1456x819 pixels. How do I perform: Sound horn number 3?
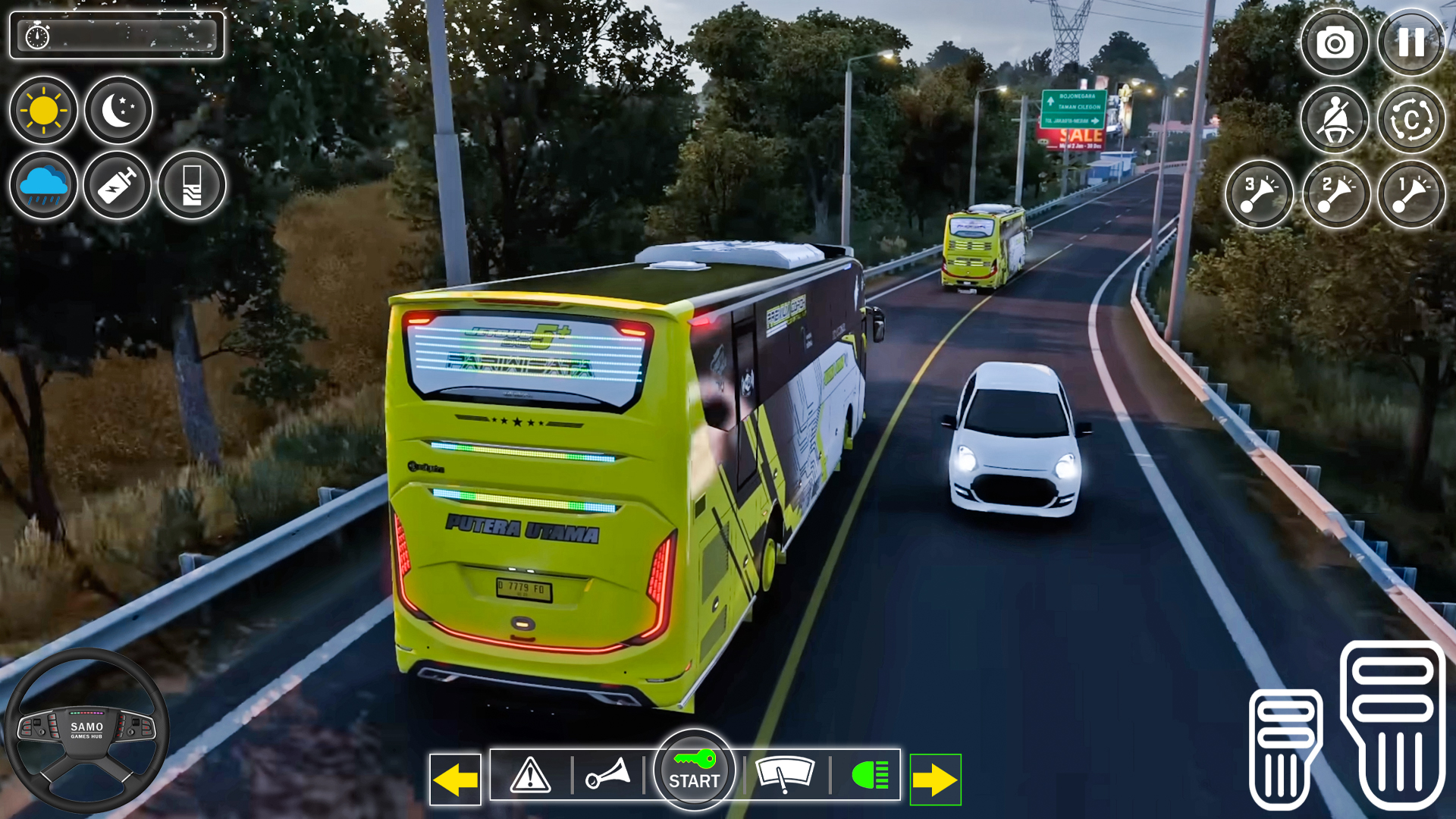tap(1260, 195)
